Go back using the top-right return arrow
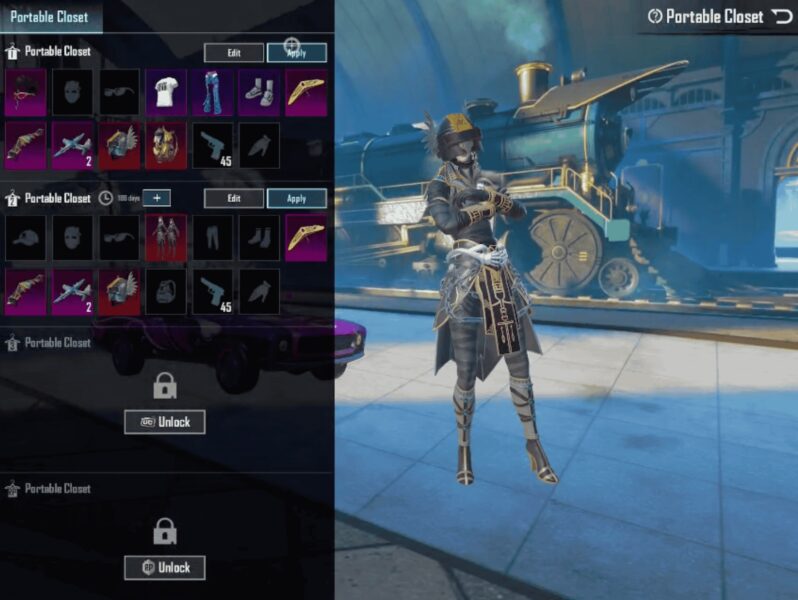The width and height of the screenshot is (798, 600). coord(781,16)
